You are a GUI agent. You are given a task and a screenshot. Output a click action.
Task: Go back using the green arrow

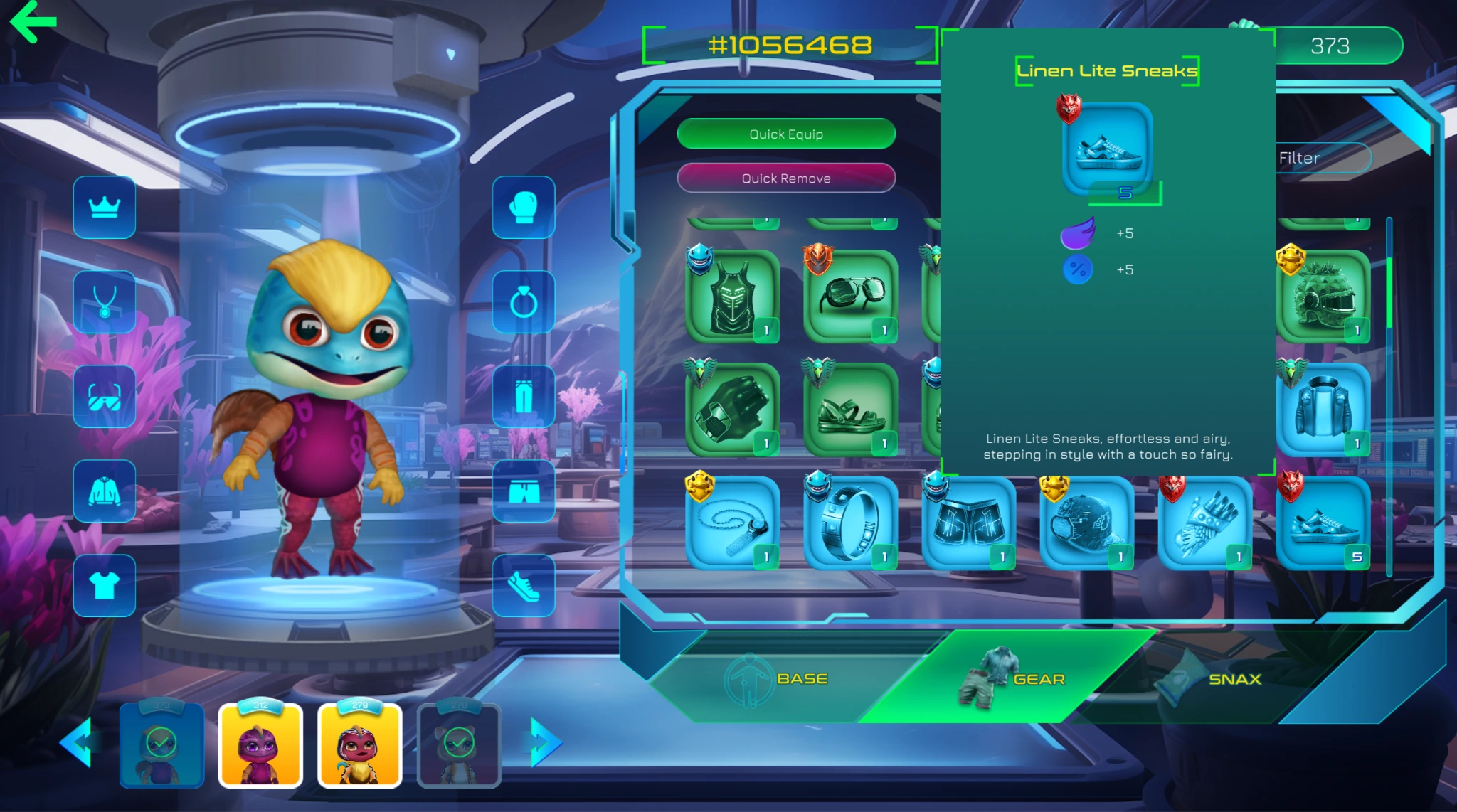[33, 21]
